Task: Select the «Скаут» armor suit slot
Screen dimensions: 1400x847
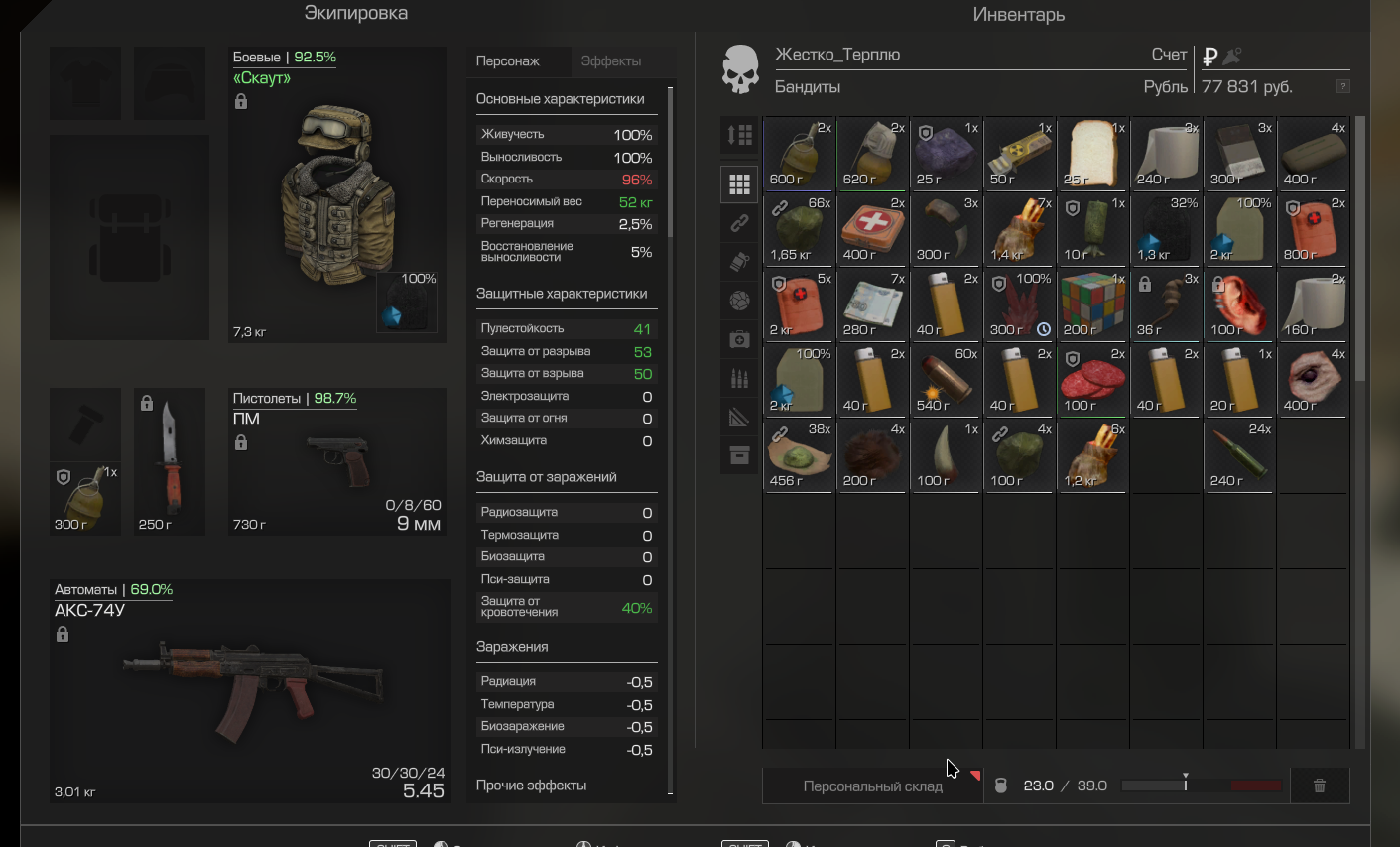Action: coord(337,194)
